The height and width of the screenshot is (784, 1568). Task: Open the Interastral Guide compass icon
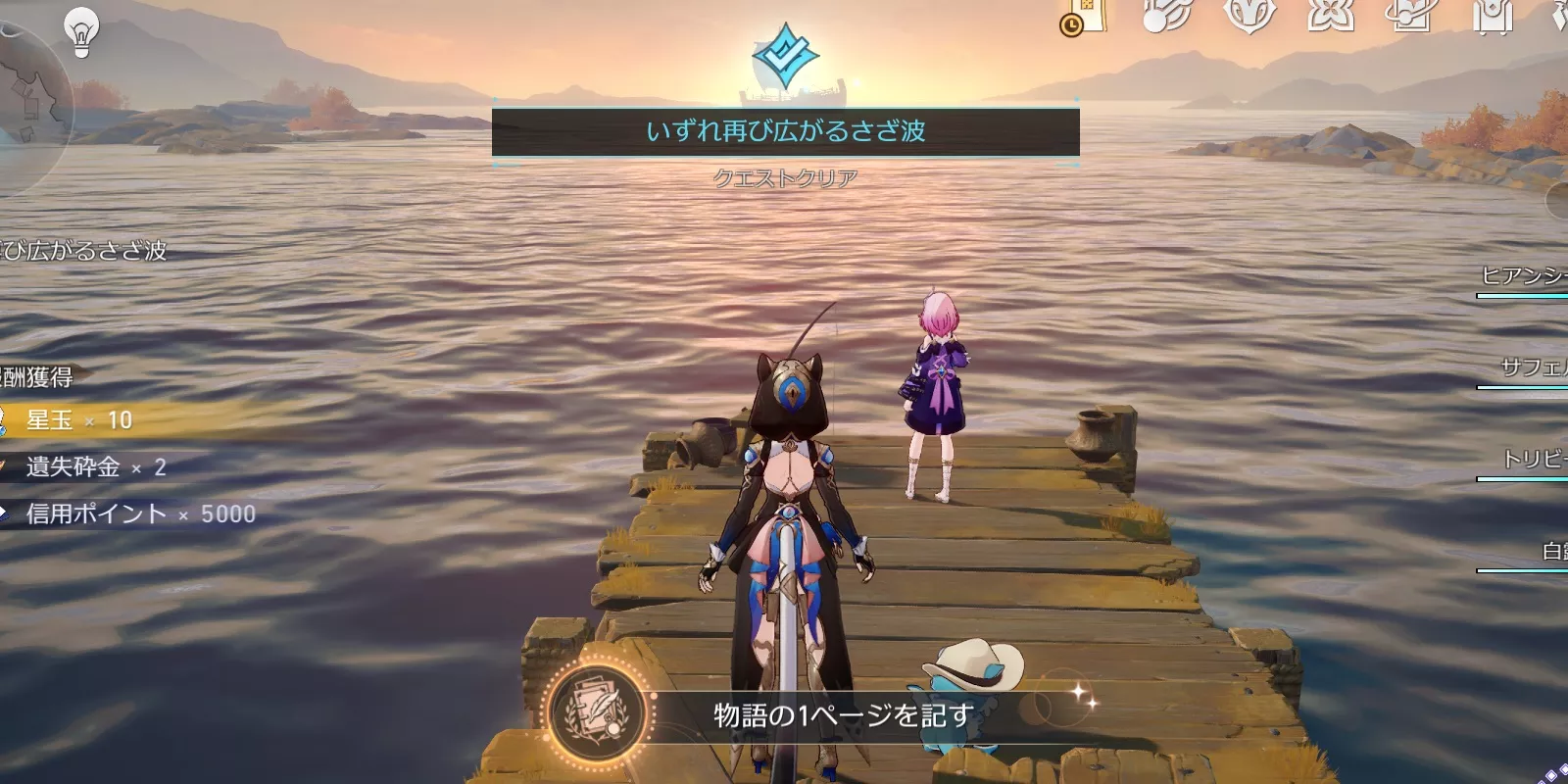(1164, 18)
